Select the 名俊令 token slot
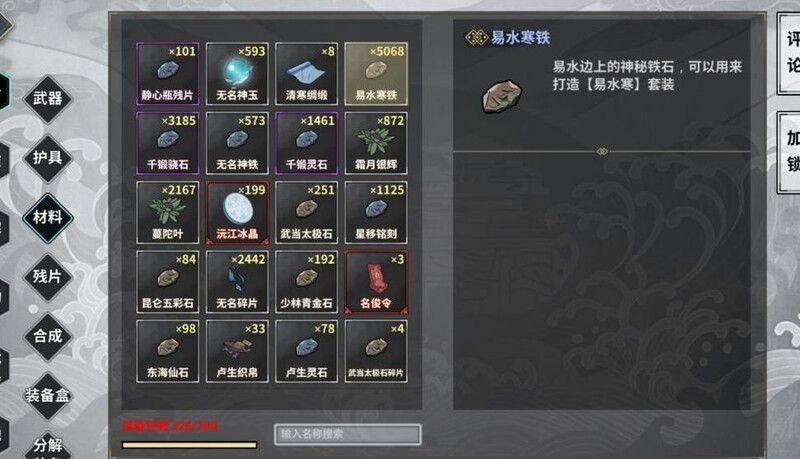 [x=375, y=280]
